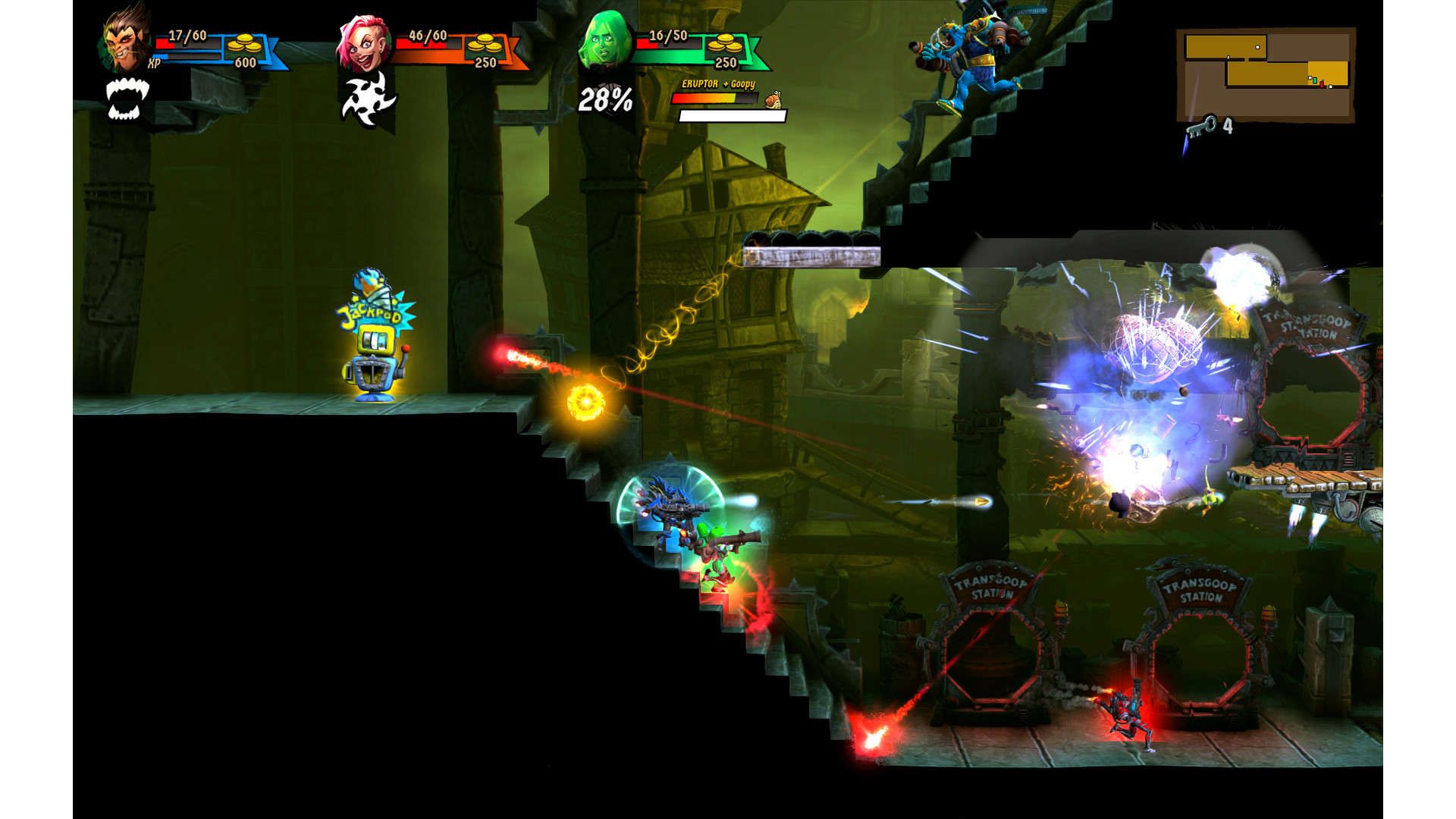Click the Goopy snail icon

click(773, 99)
